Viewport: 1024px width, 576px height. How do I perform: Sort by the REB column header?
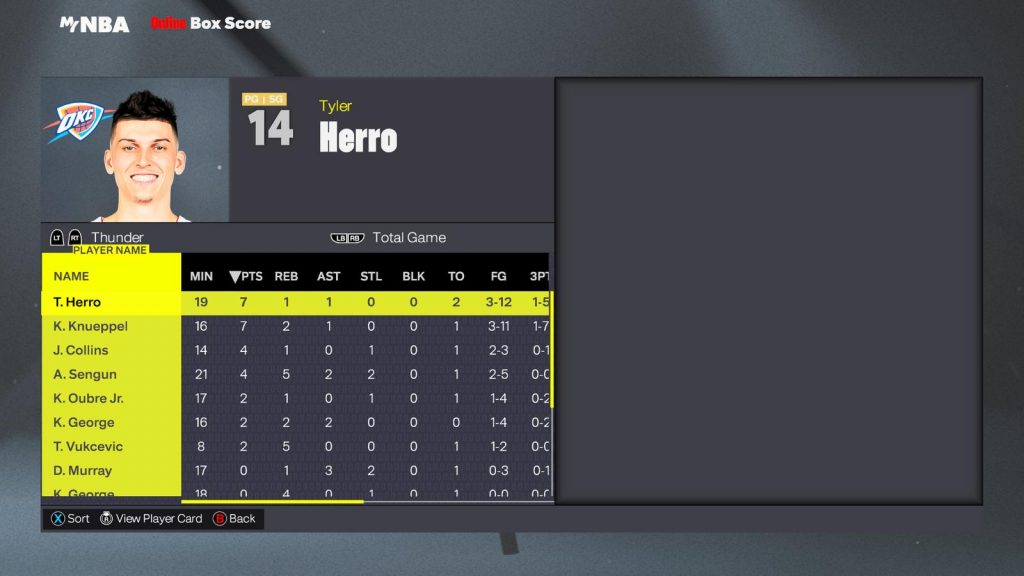pyautogui.click(x=287, y=276)
